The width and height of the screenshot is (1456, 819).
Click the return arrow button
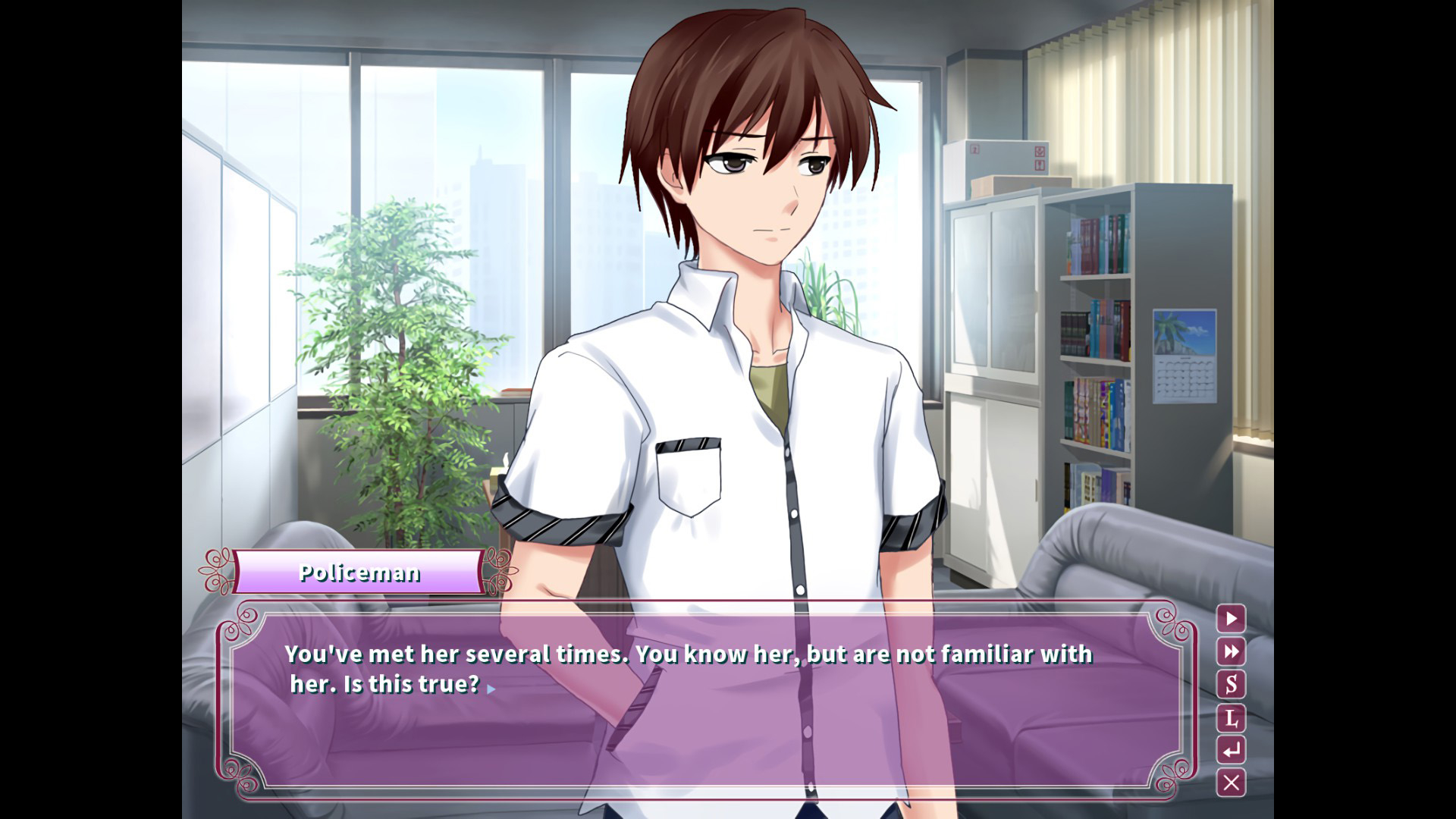point(1231,750)
